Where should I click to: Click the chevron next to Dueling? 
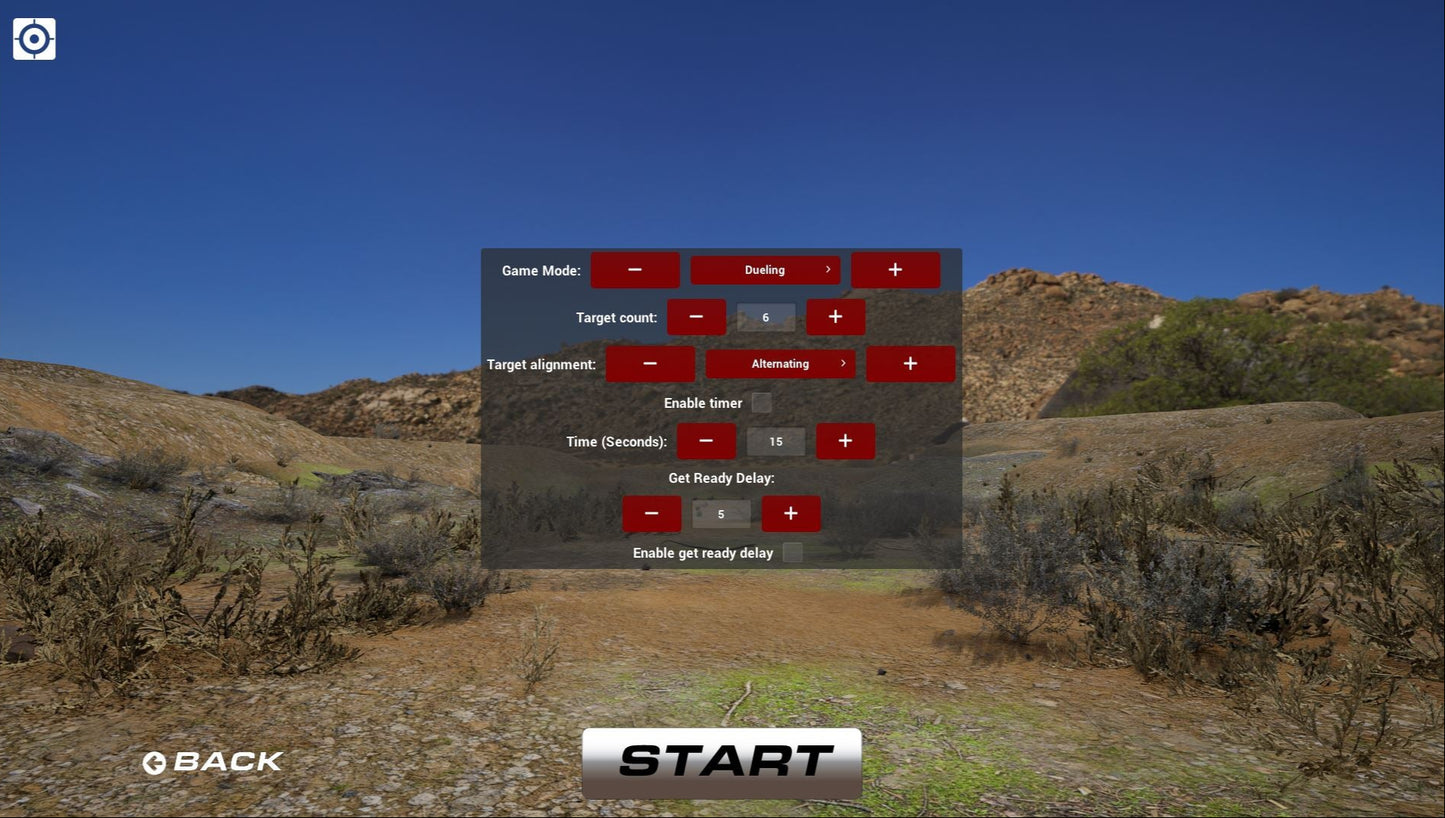coord(827,269)
